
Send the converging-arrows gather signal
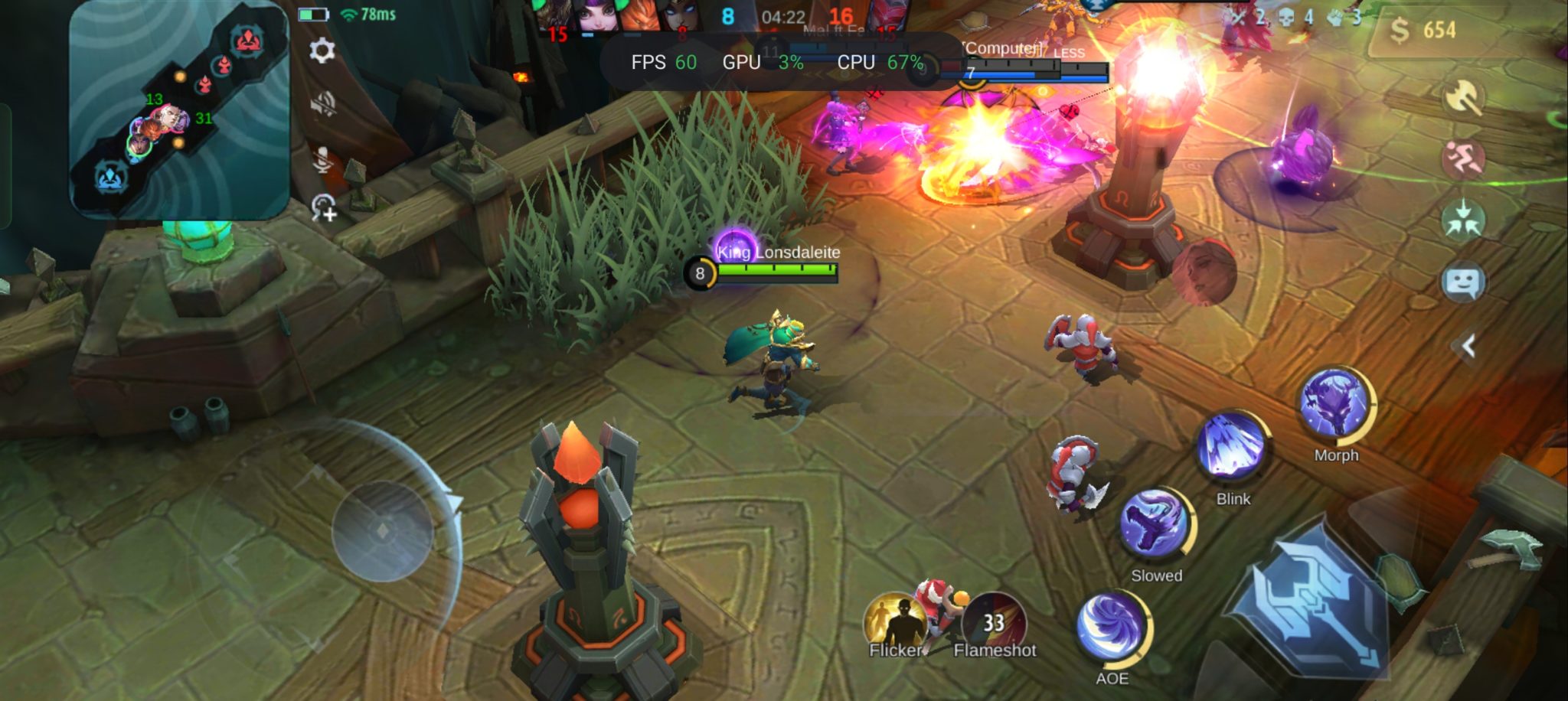pos(1463,220)
